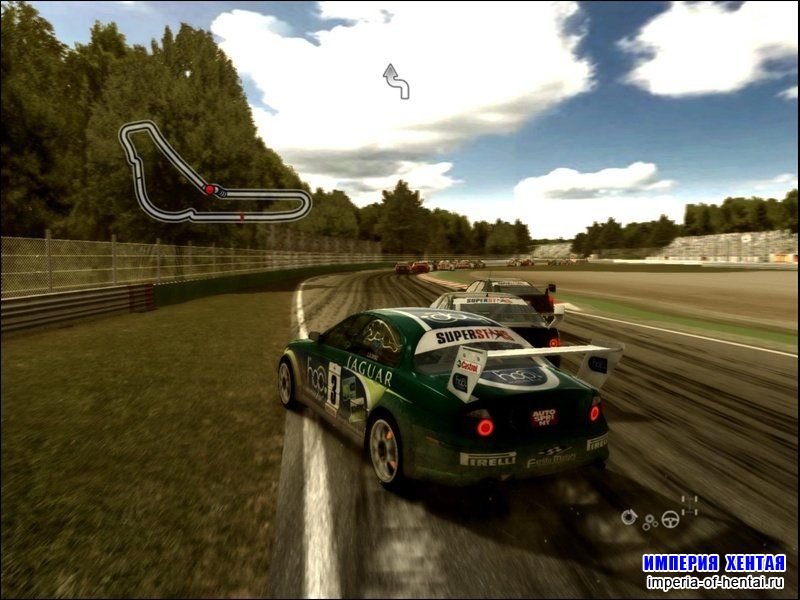Select the upcoming left-turn arrow indicator

[x=397, y=81]
